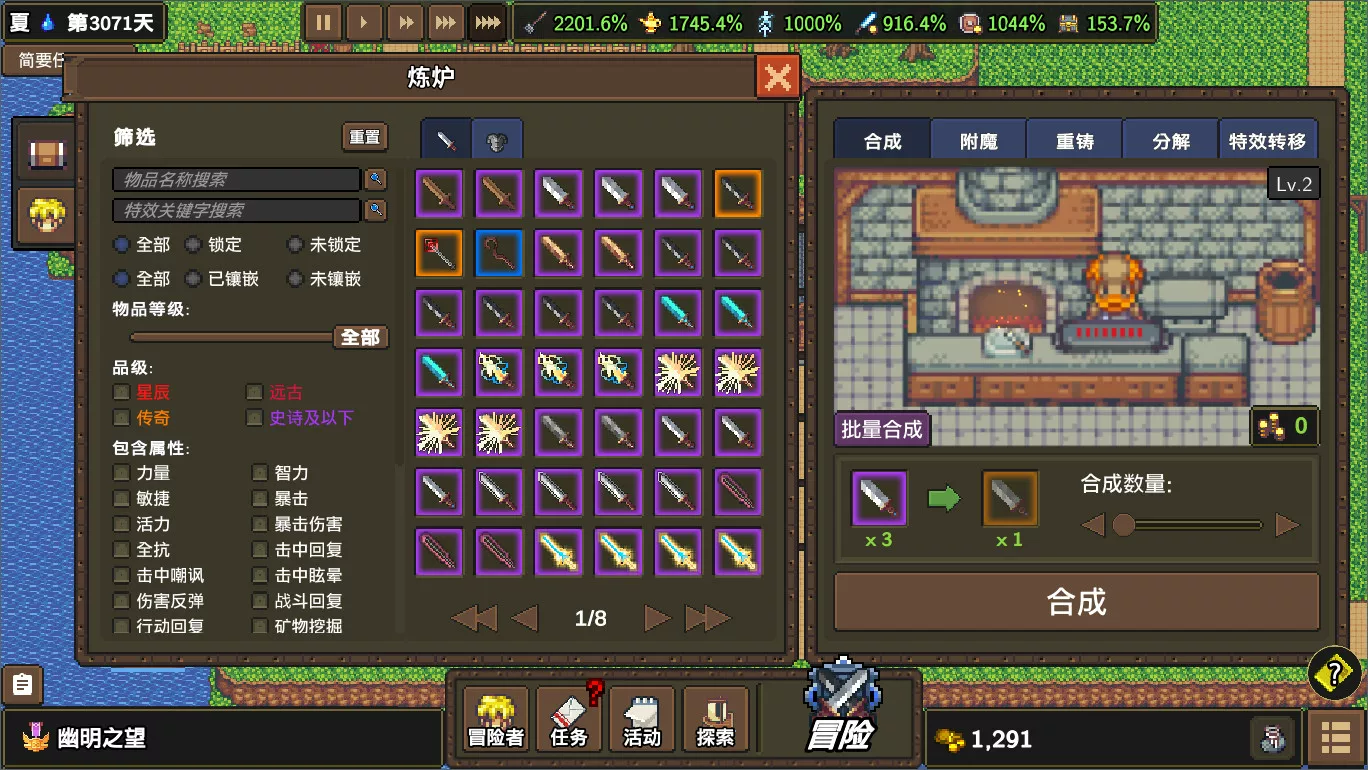Switch to the 附魔 tab
Screen dimensions: 1368x770
978,140
